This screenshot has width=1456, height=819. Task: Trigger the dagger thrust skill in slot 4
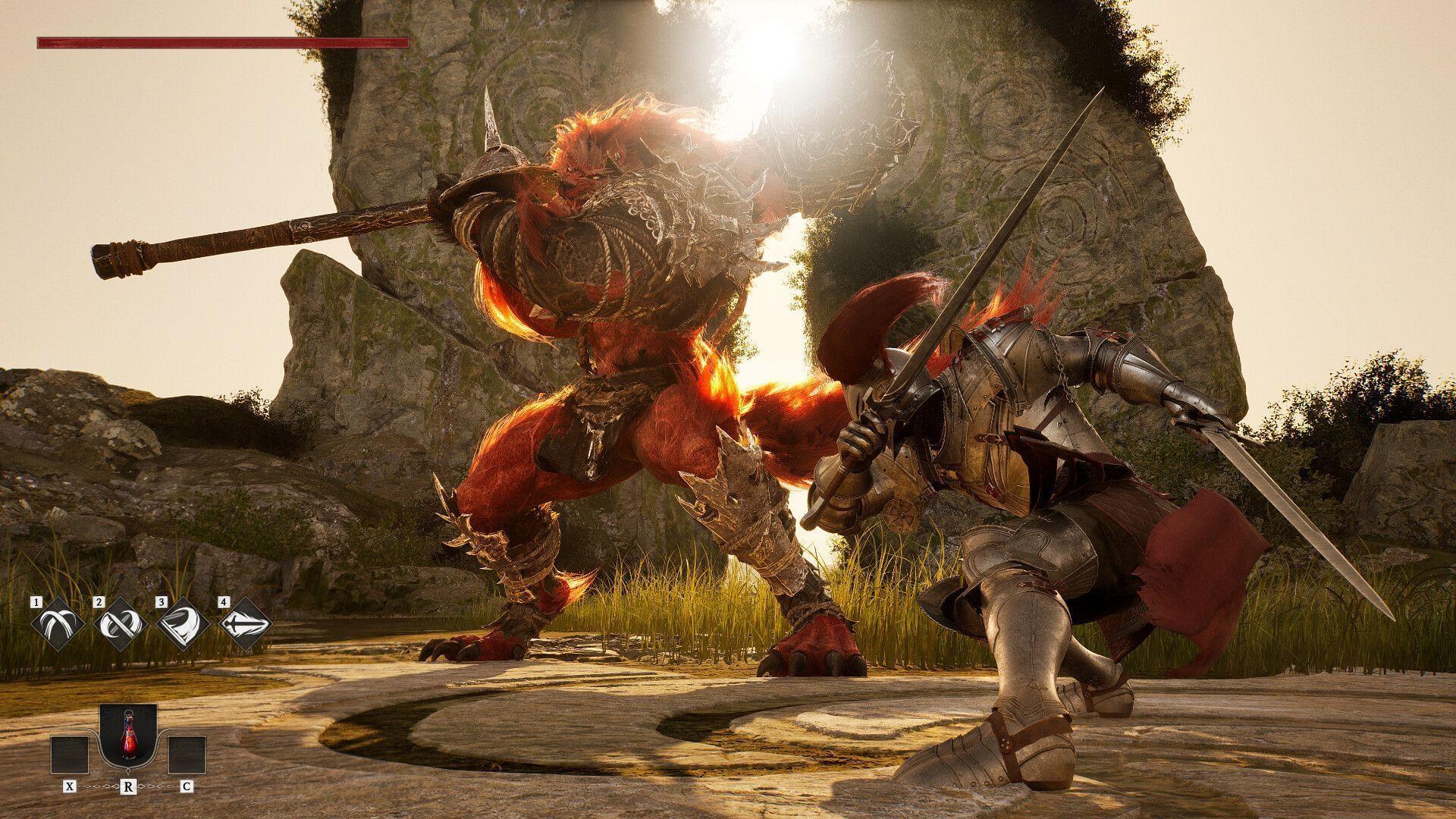click(244, 623)
